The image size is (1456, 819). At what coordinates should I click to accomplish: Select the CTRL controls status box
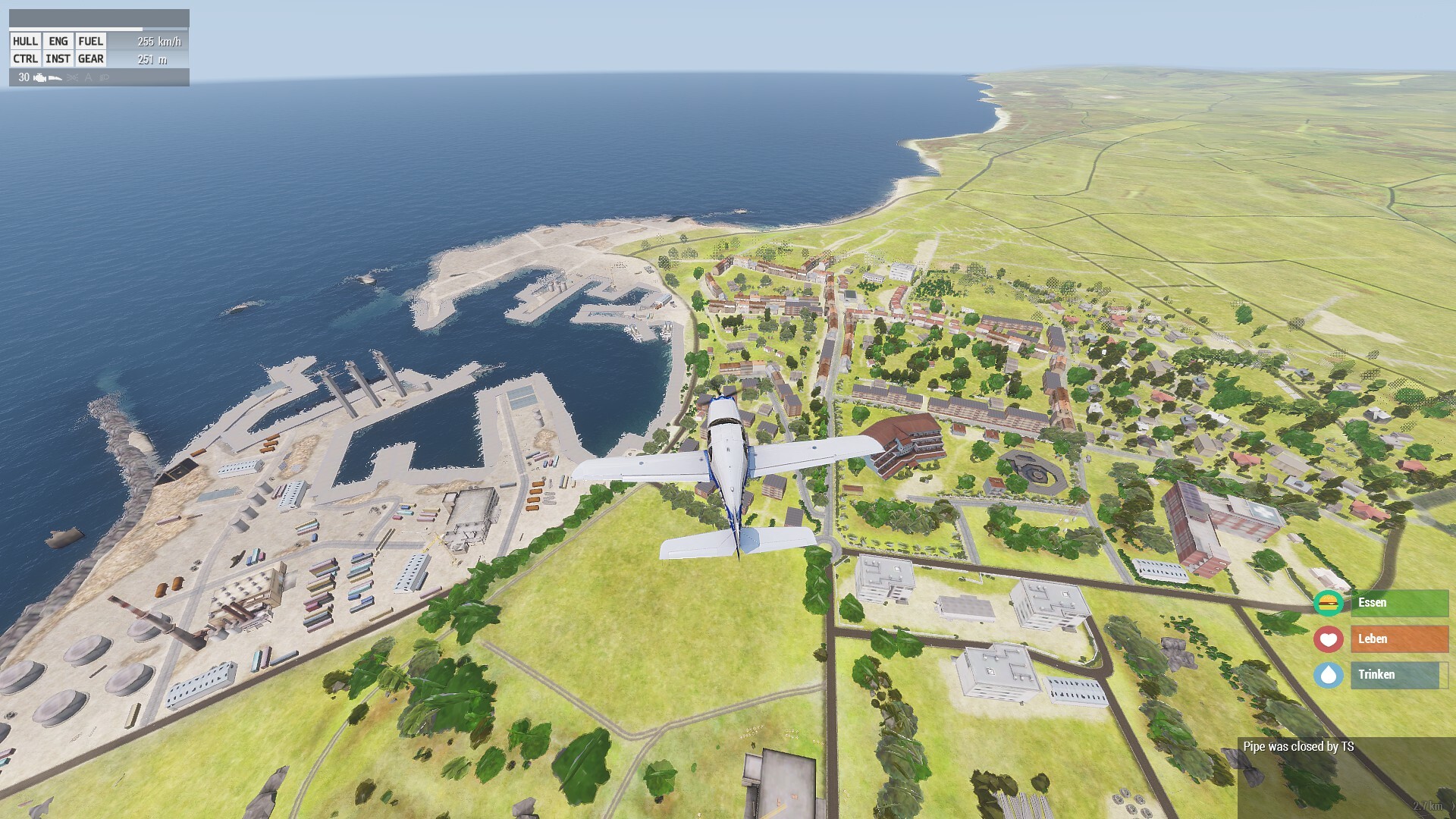click(25, 59)
